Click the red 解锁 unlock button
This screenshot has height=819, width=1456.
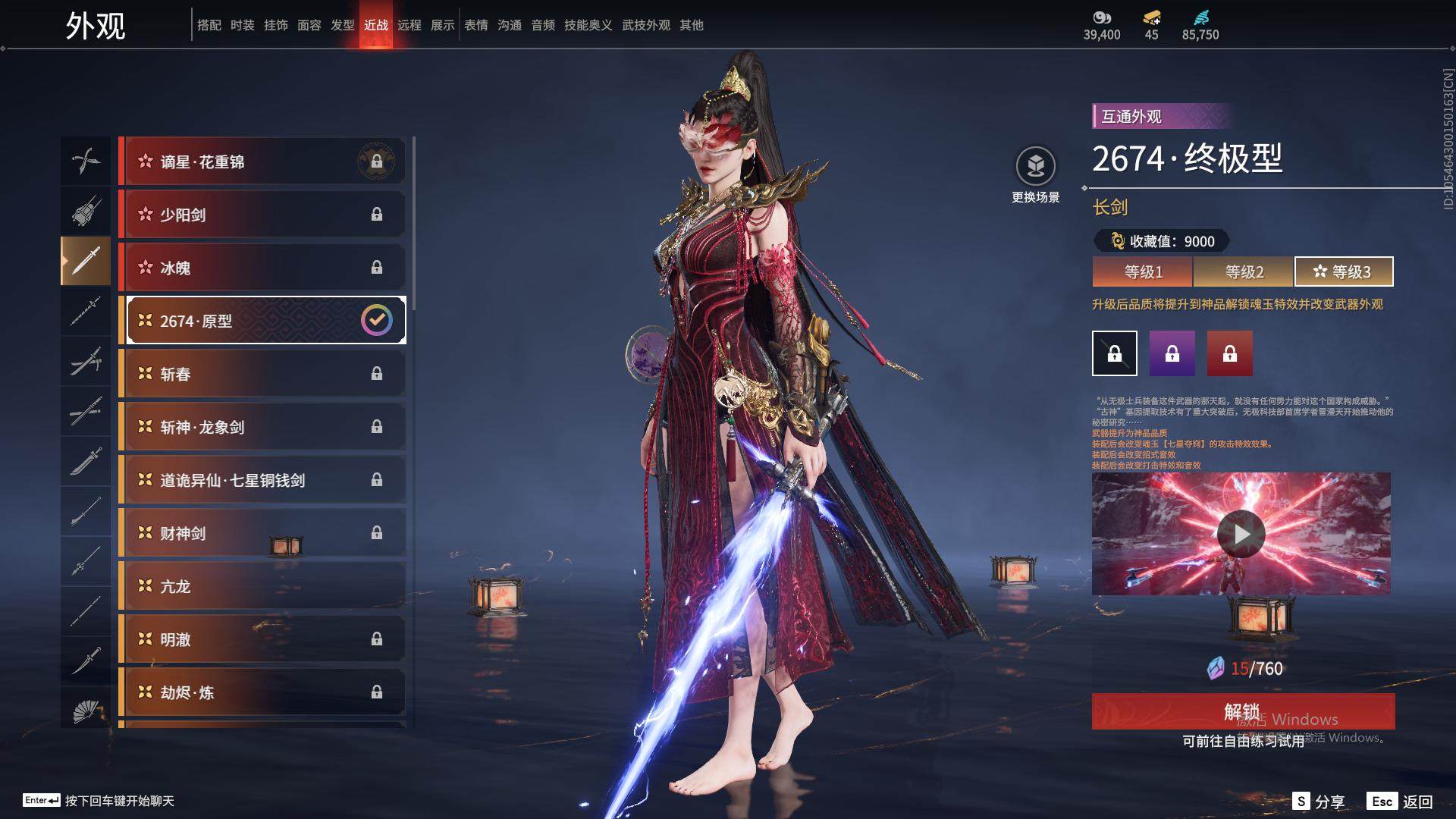point(1242,711)
